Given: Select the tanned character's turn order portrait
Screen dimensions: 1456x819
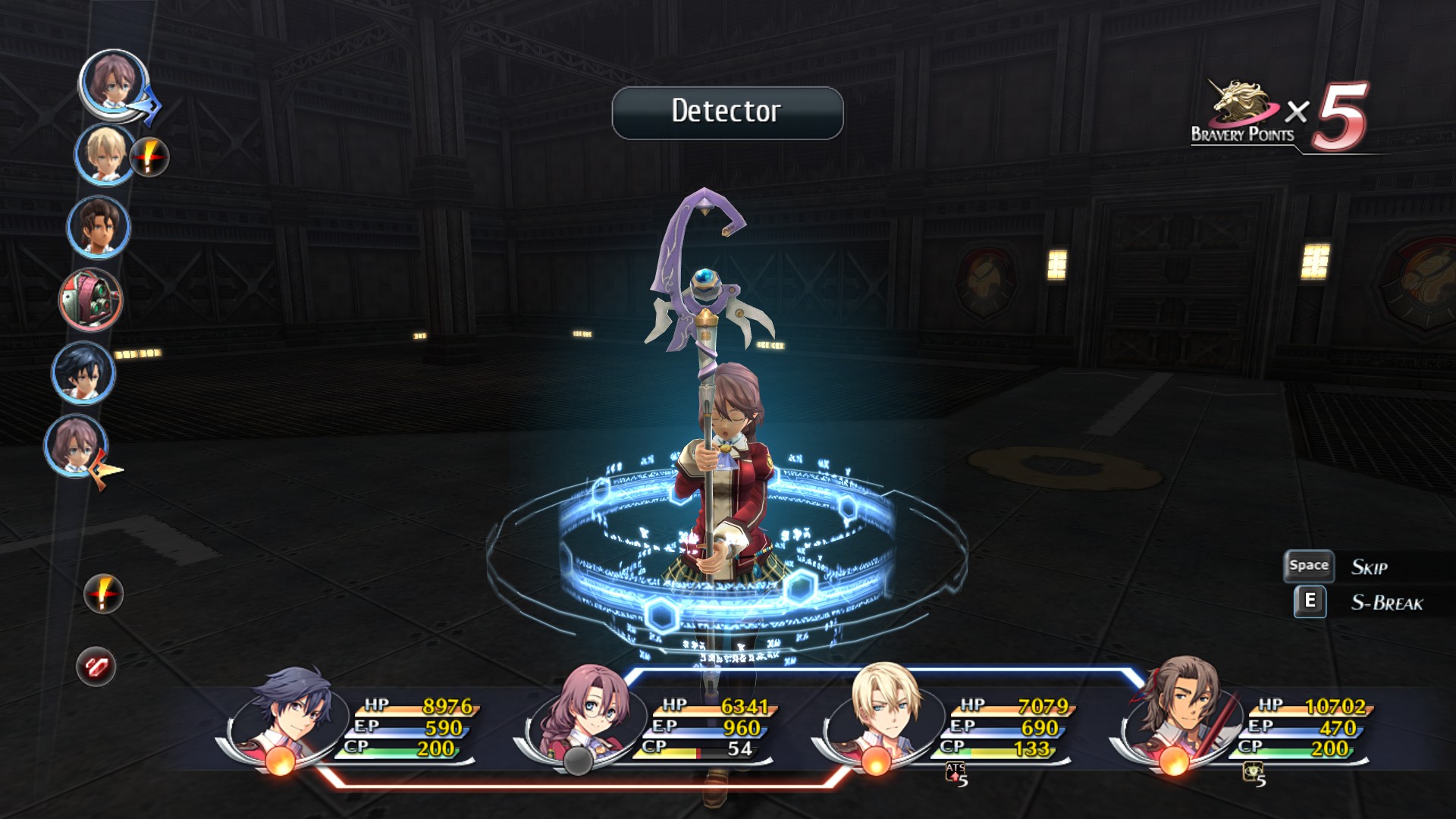Looking at the screenshot, I should [99, 227].
